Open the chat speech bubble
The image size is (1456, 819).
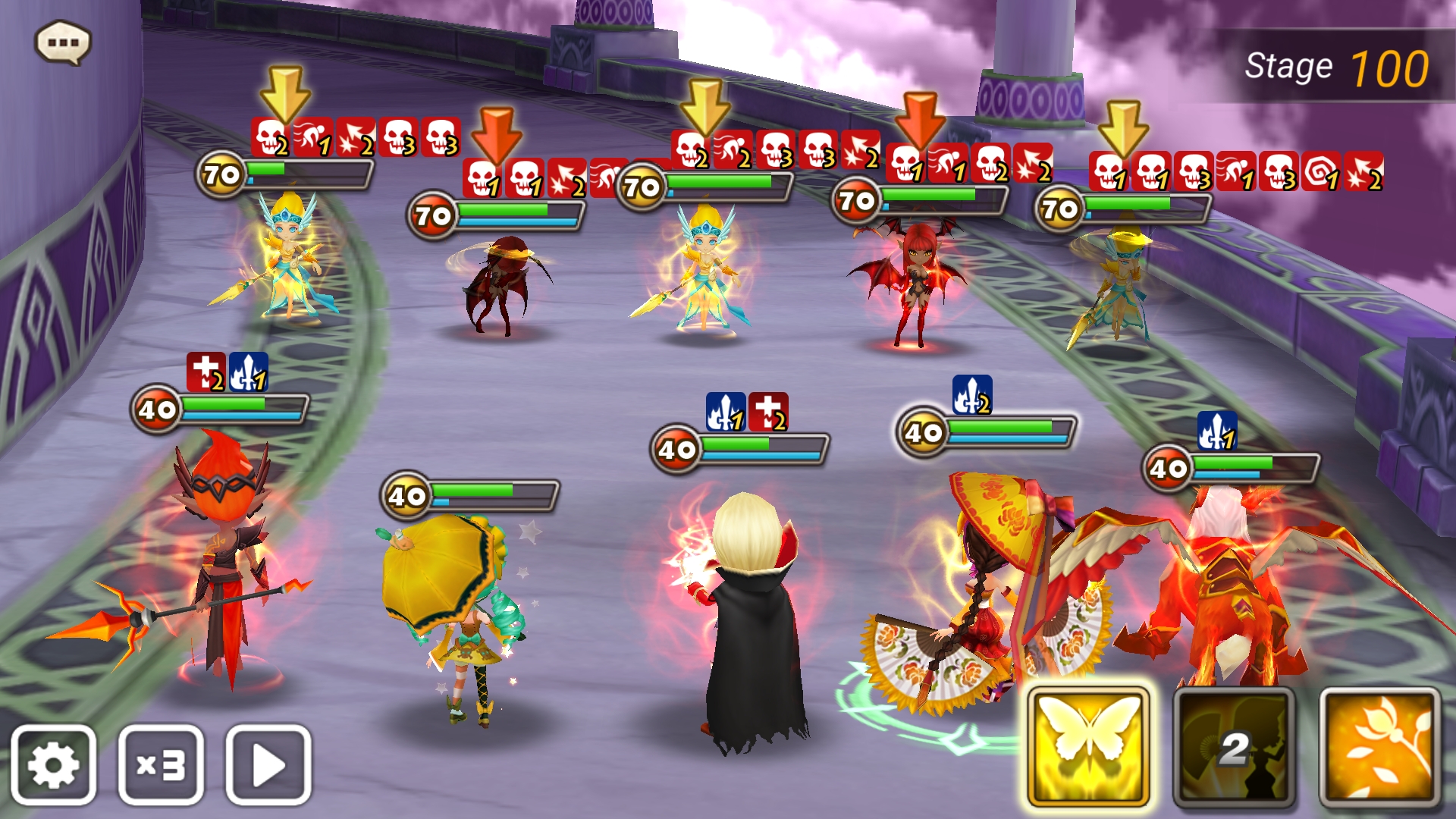63,42
